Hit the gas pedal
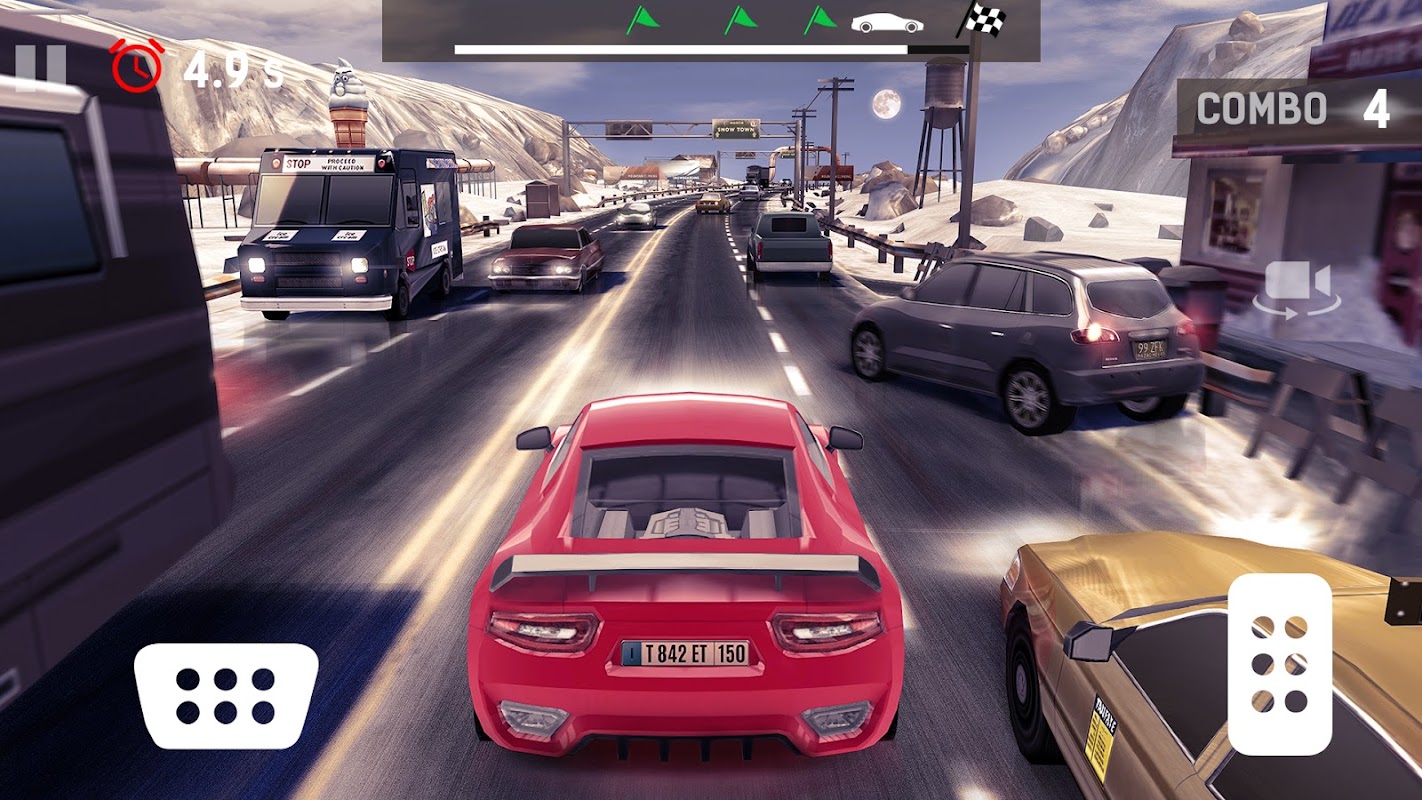The height and width of the screenshot is (800, 1422). tap(1279, 664)
